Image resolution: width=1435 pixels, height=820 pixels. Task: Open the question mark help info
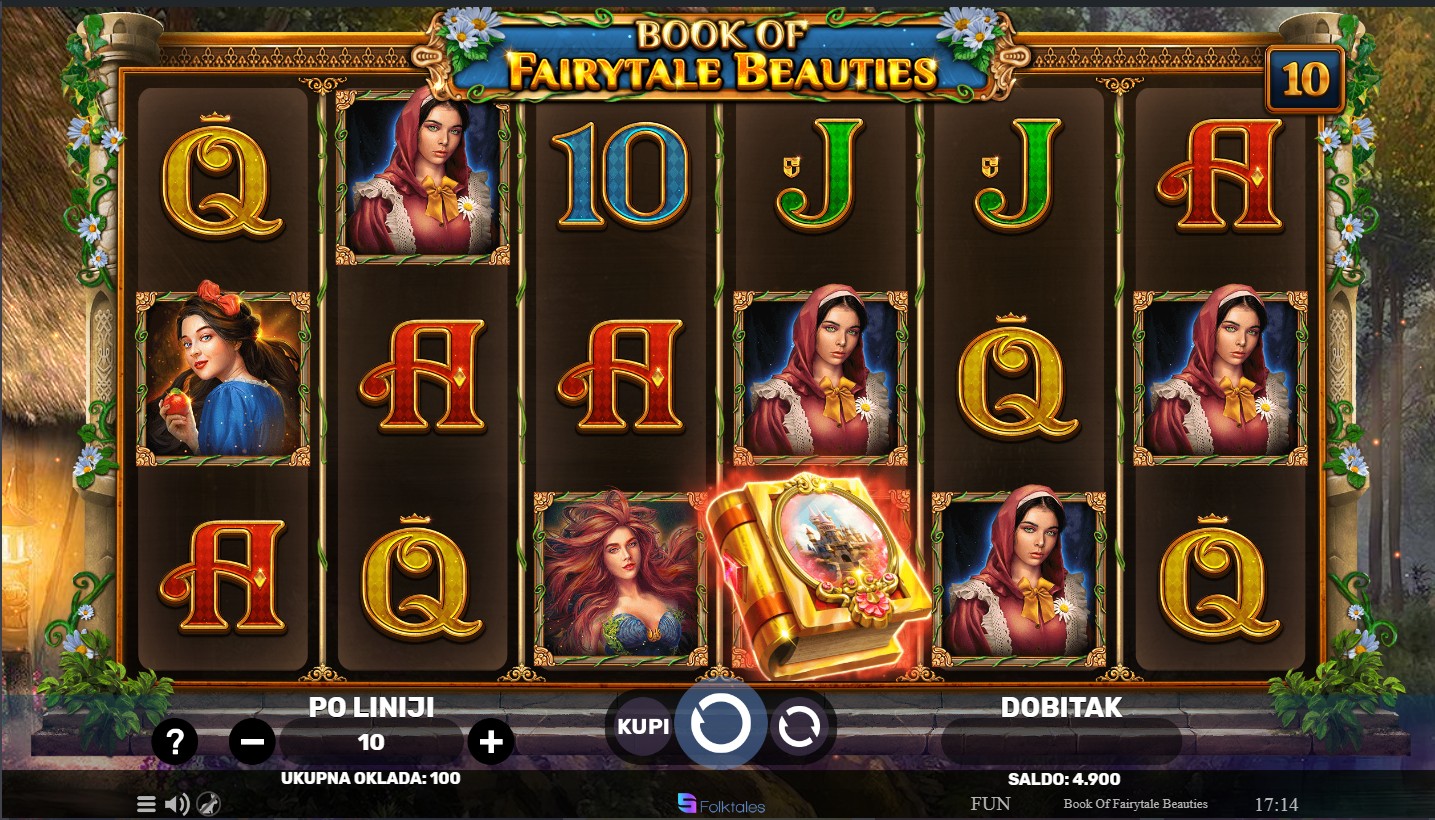[175, 742]
